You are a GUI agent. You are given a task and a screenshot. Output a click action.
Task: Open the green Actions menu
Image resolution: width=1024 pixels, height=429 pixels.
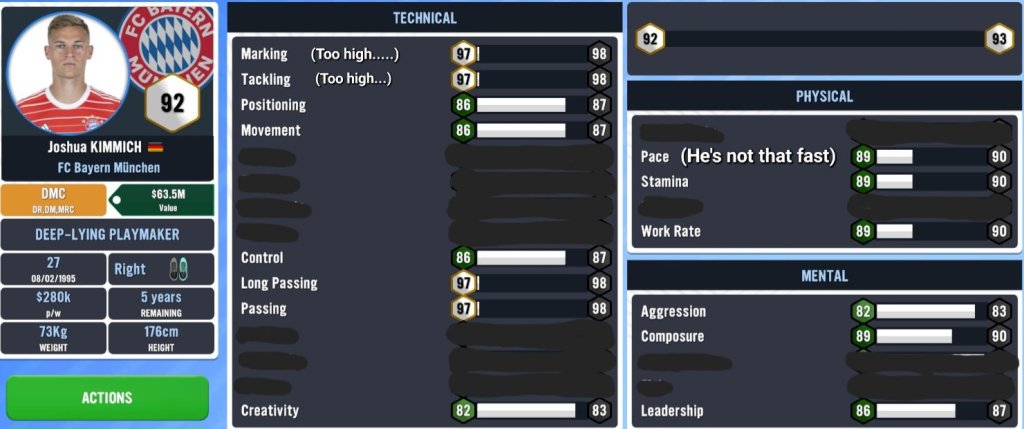[x=107, y=398]
